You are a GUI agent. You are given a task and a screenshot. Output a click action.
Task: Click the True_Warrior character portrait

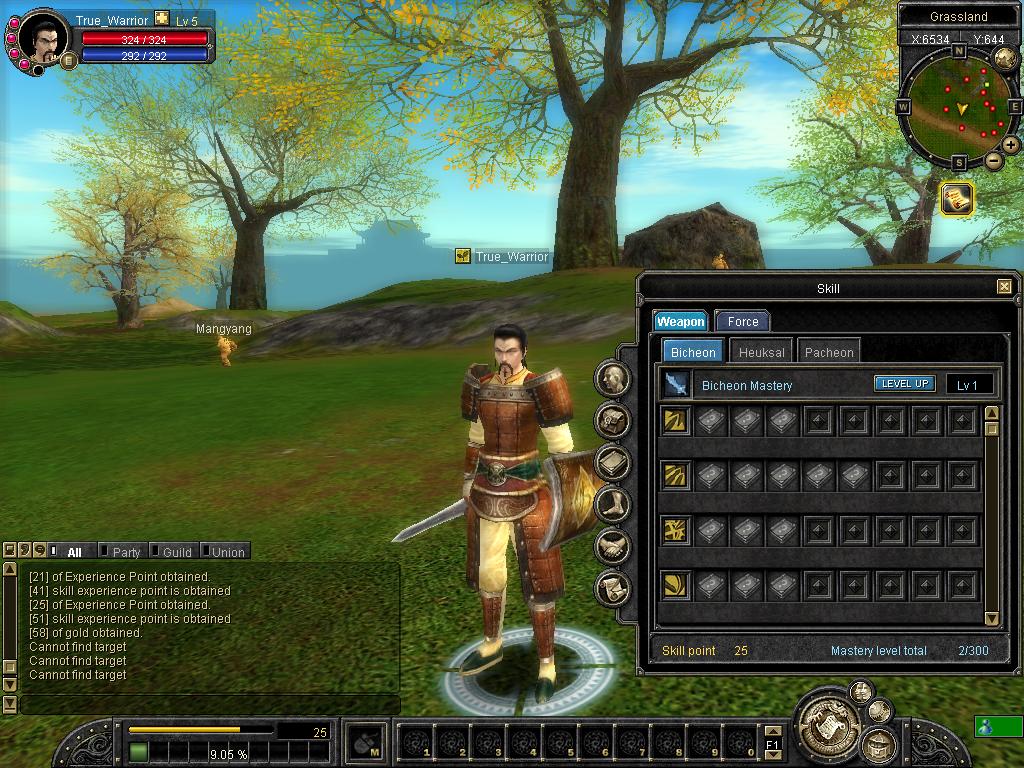click(44, 40)
